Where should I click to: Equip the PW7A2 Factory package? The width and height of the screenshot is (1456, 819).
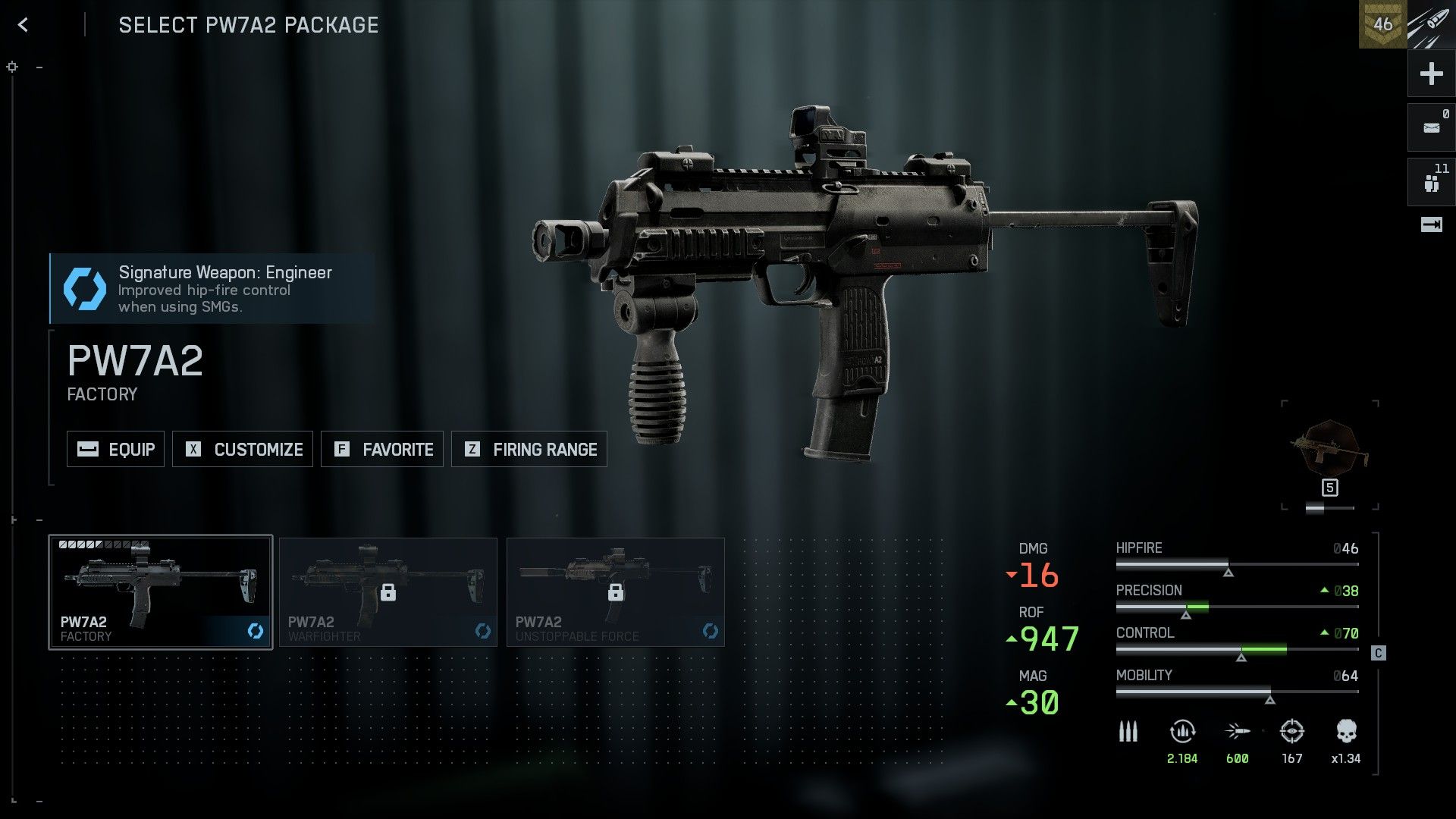116,449
